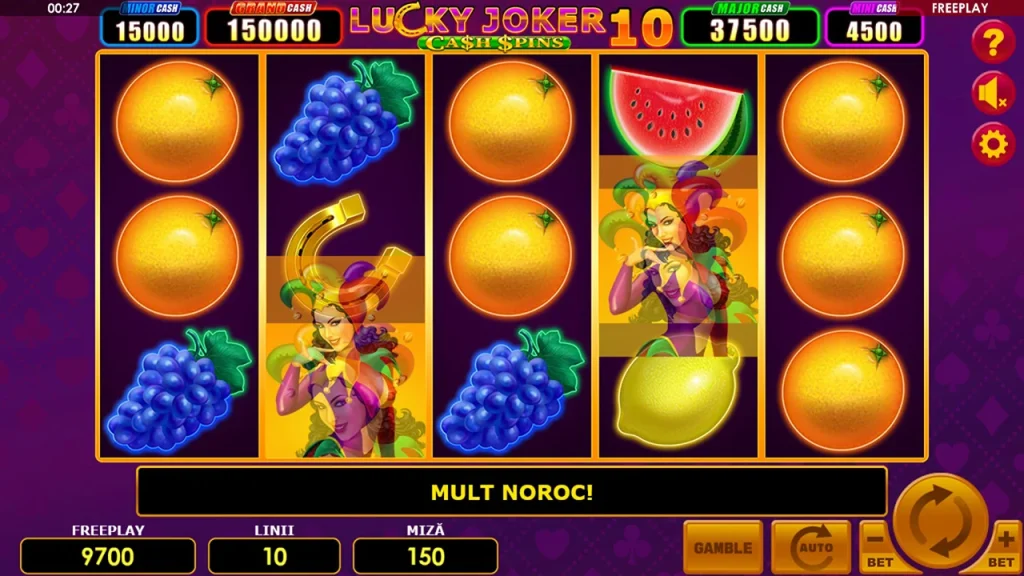This screenshot has width=1024, height=576.
Task: Select the MIZĂ bet value box
Action: (426, 556)
